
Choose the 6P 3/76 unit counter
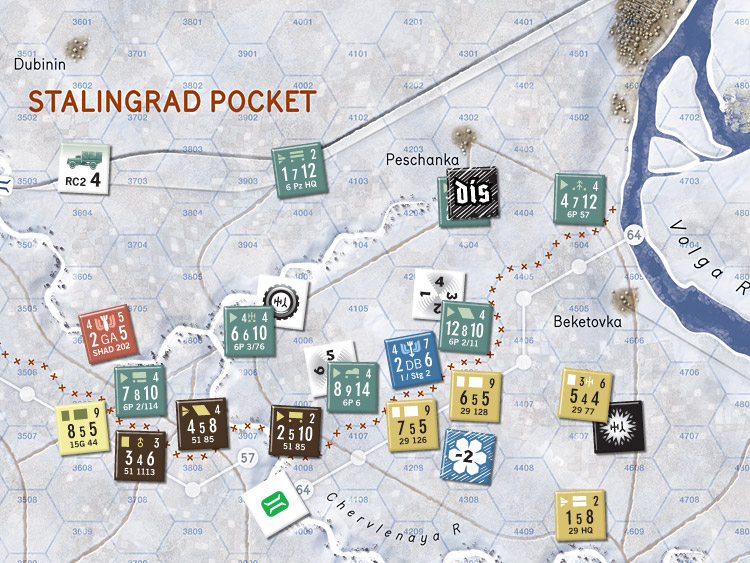click(251, 320)
